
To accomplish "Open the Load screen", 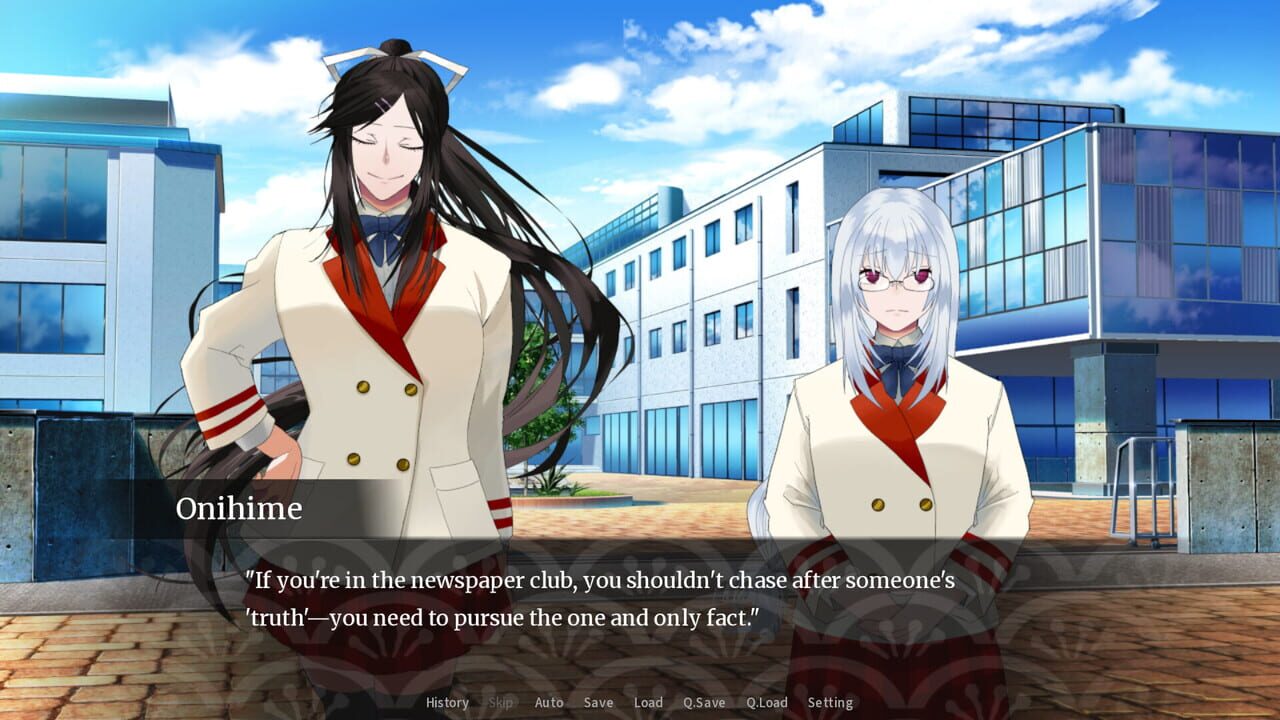I will pos(649,702).
